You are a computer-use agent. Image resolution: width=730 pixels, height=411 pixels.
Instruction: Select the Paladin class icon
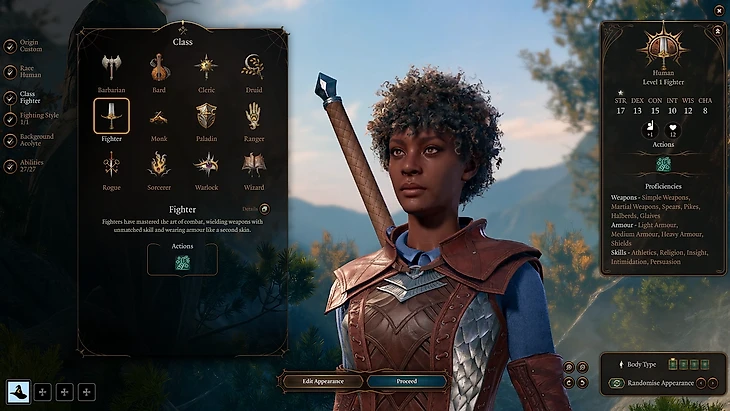pyautogui.click(x=206, y=116)
